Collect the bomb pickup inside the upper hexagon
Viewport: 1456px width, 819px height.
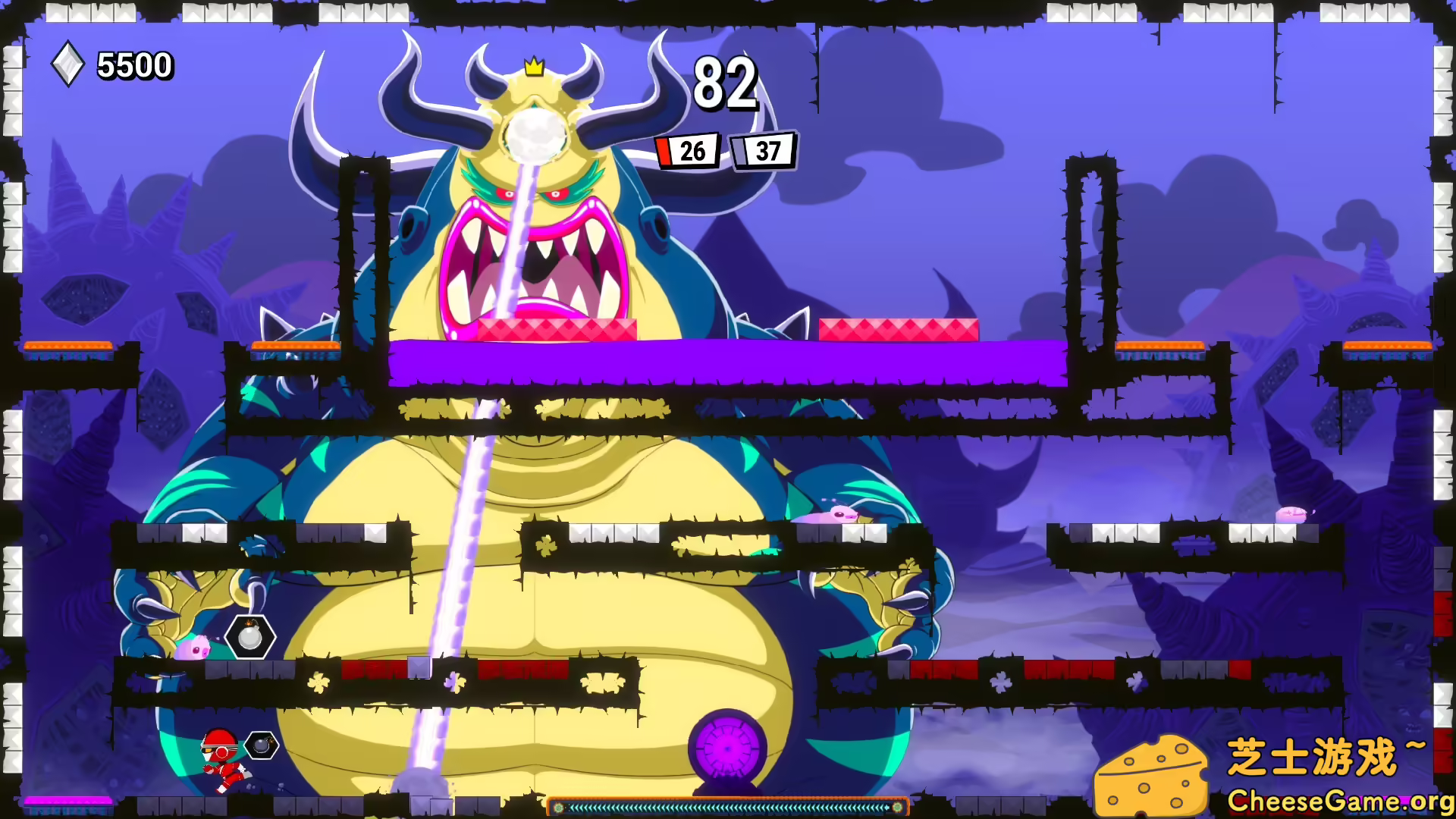pyautogui.click(x=249, y=638)
